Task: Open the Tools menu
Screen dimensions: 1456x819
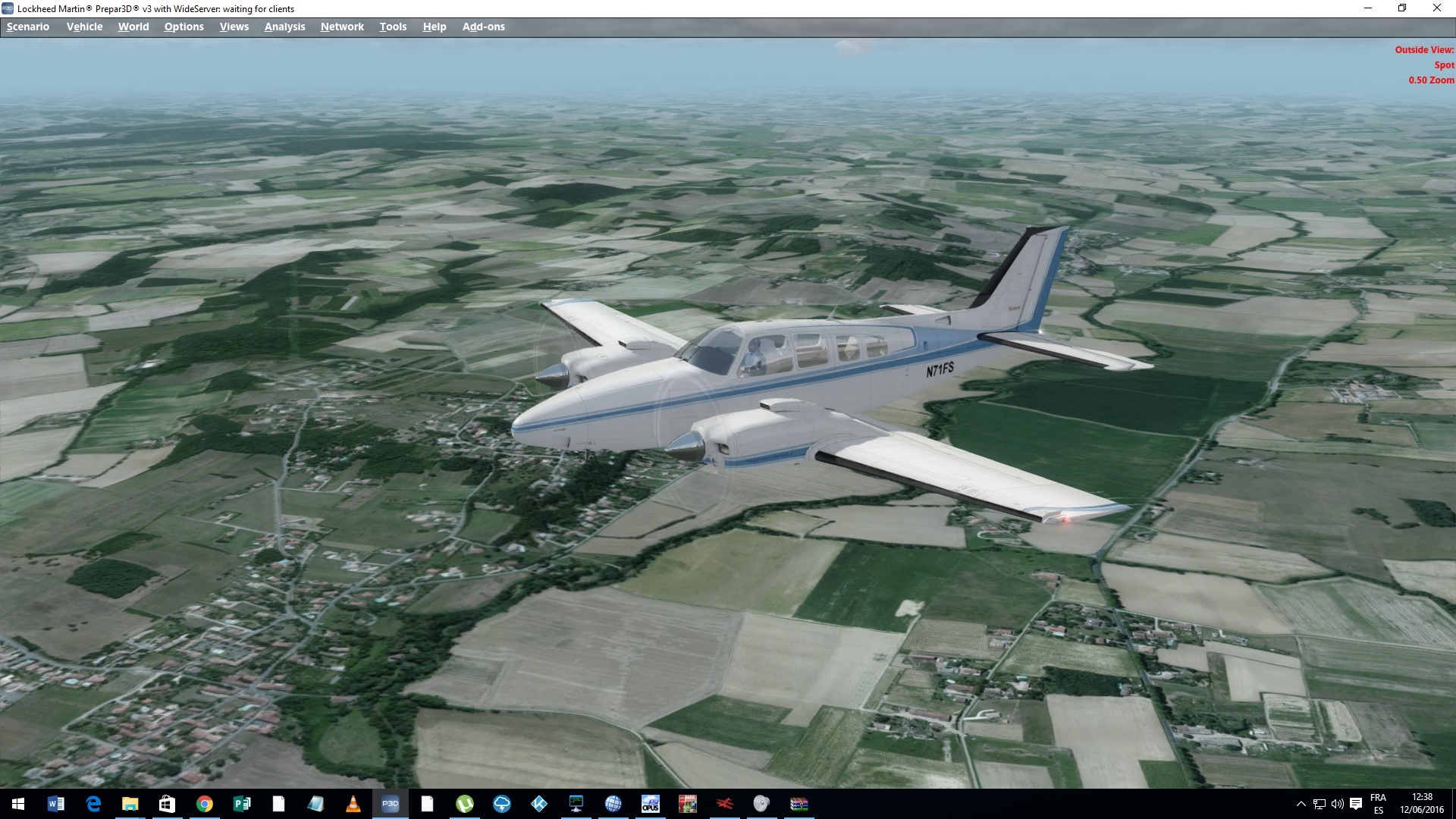Action: [393, 27]
